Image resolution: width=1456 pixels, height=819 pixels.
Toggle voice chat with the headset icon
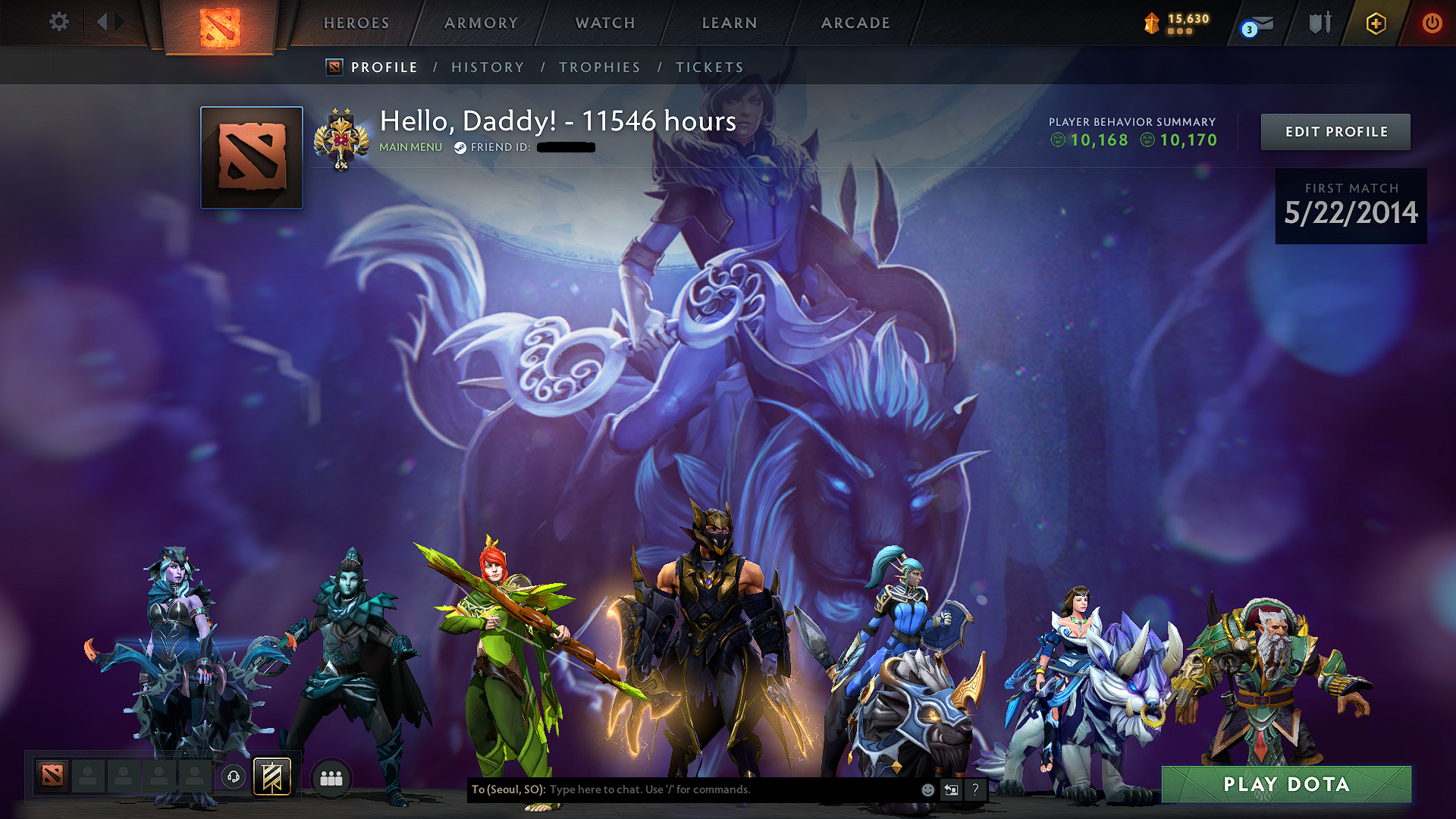click(234, 777)
